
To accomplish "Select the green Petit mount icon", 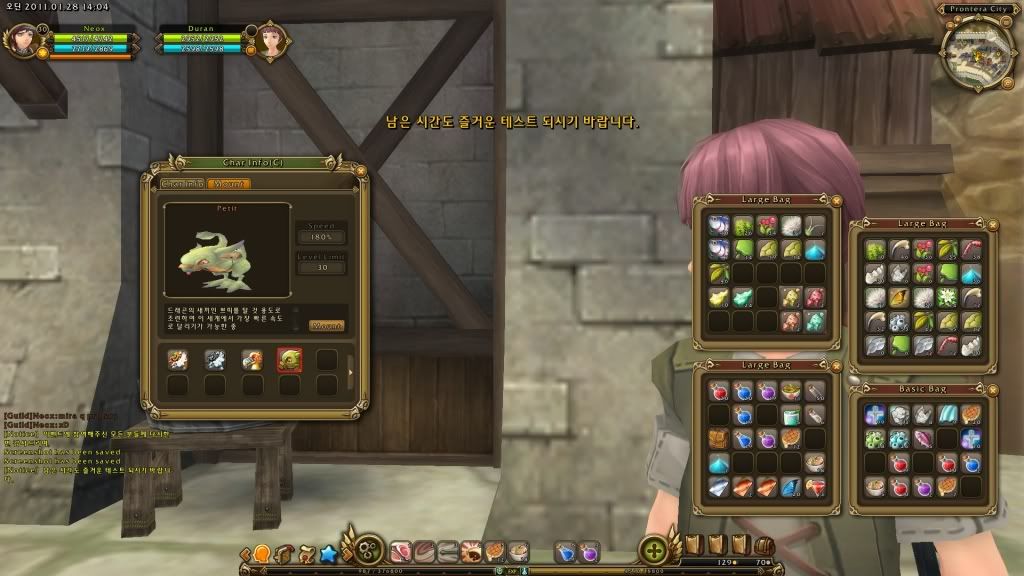I will coord(290,360).
